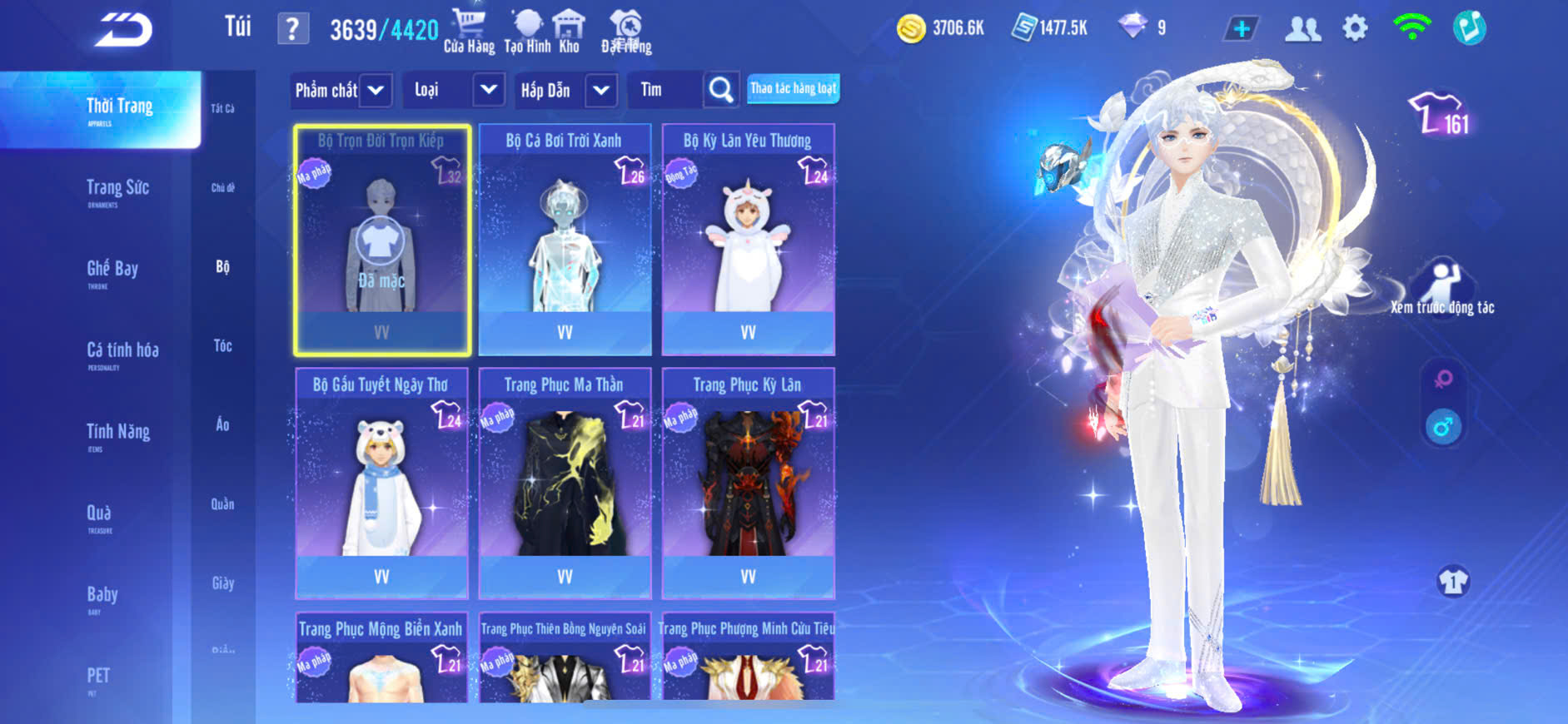Open the settings gear icon

pyautogui.click(x=1355, y=28)
